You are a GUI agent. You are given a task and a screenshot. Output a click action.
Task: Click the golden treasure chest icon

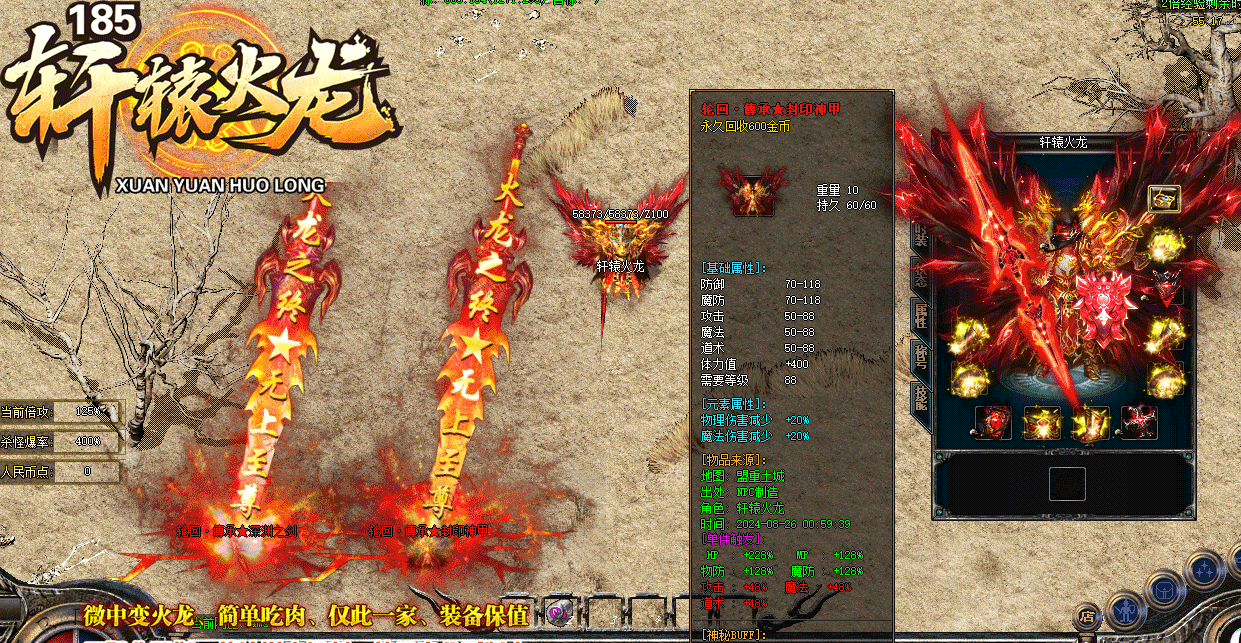pos(1163,198)
